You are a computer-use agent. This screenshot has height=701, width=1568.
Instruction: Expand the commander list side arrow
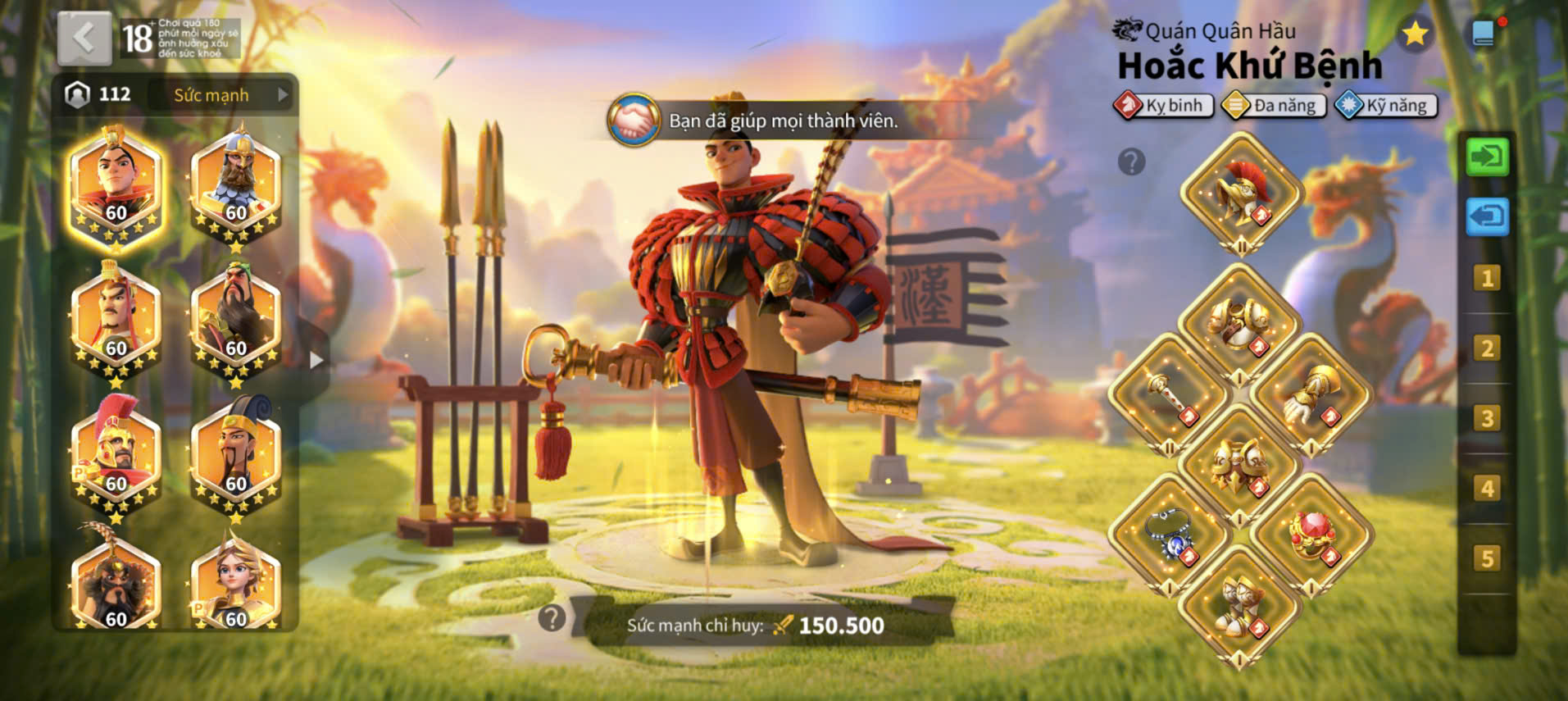[316, 360]
